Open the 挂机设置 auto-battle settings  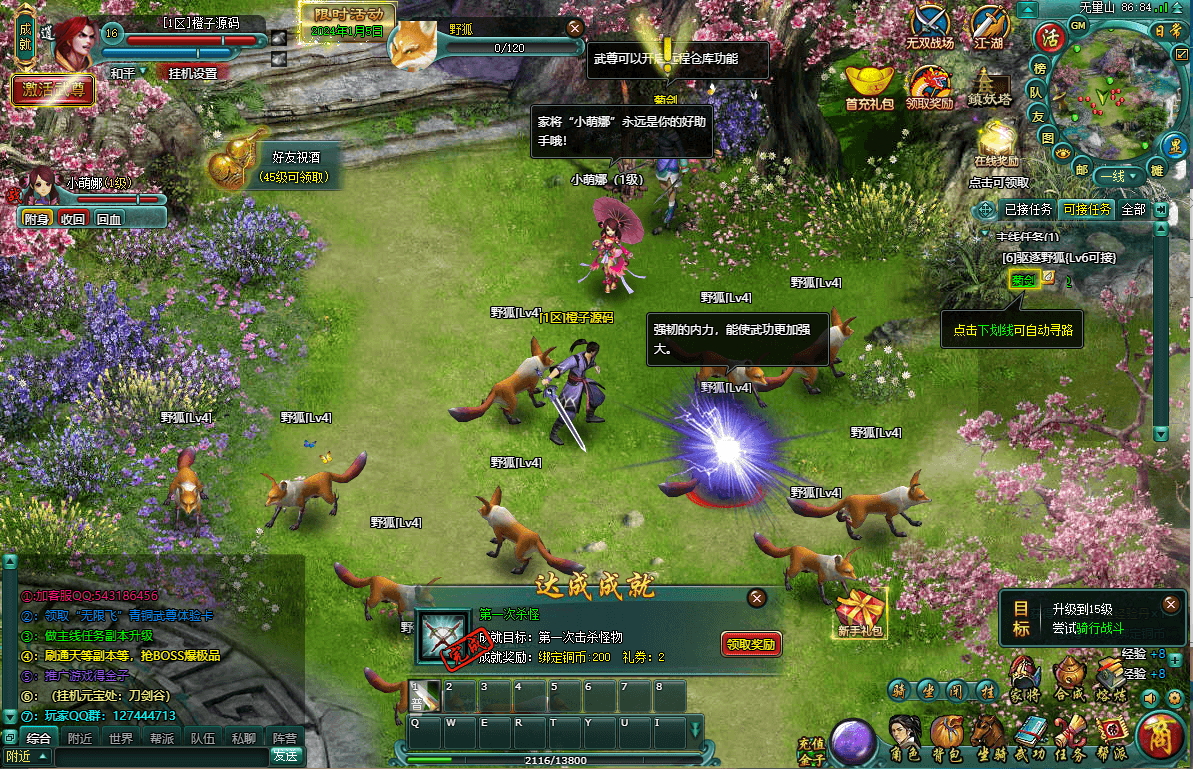192,73
